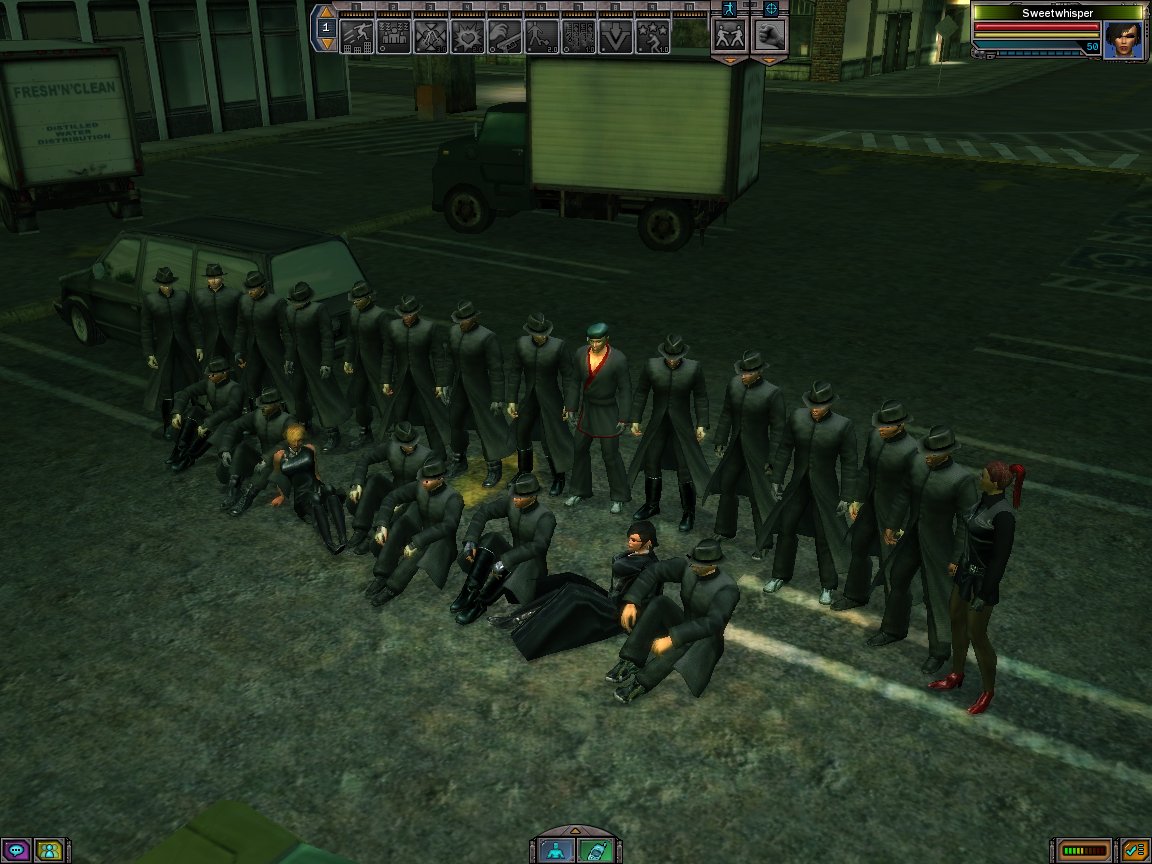Toggle the blue running figure mode icon
Viewport: 1152px width, 864px height.
pos(728,8)
